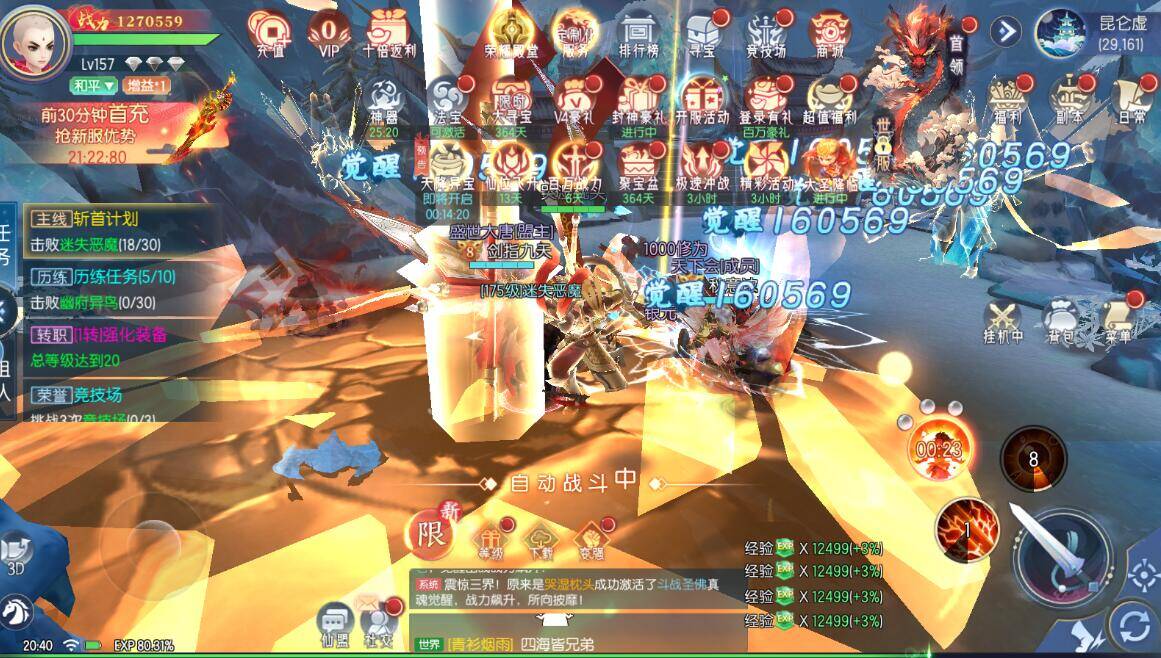Open the 背包 backpack

coord(1062,318)
